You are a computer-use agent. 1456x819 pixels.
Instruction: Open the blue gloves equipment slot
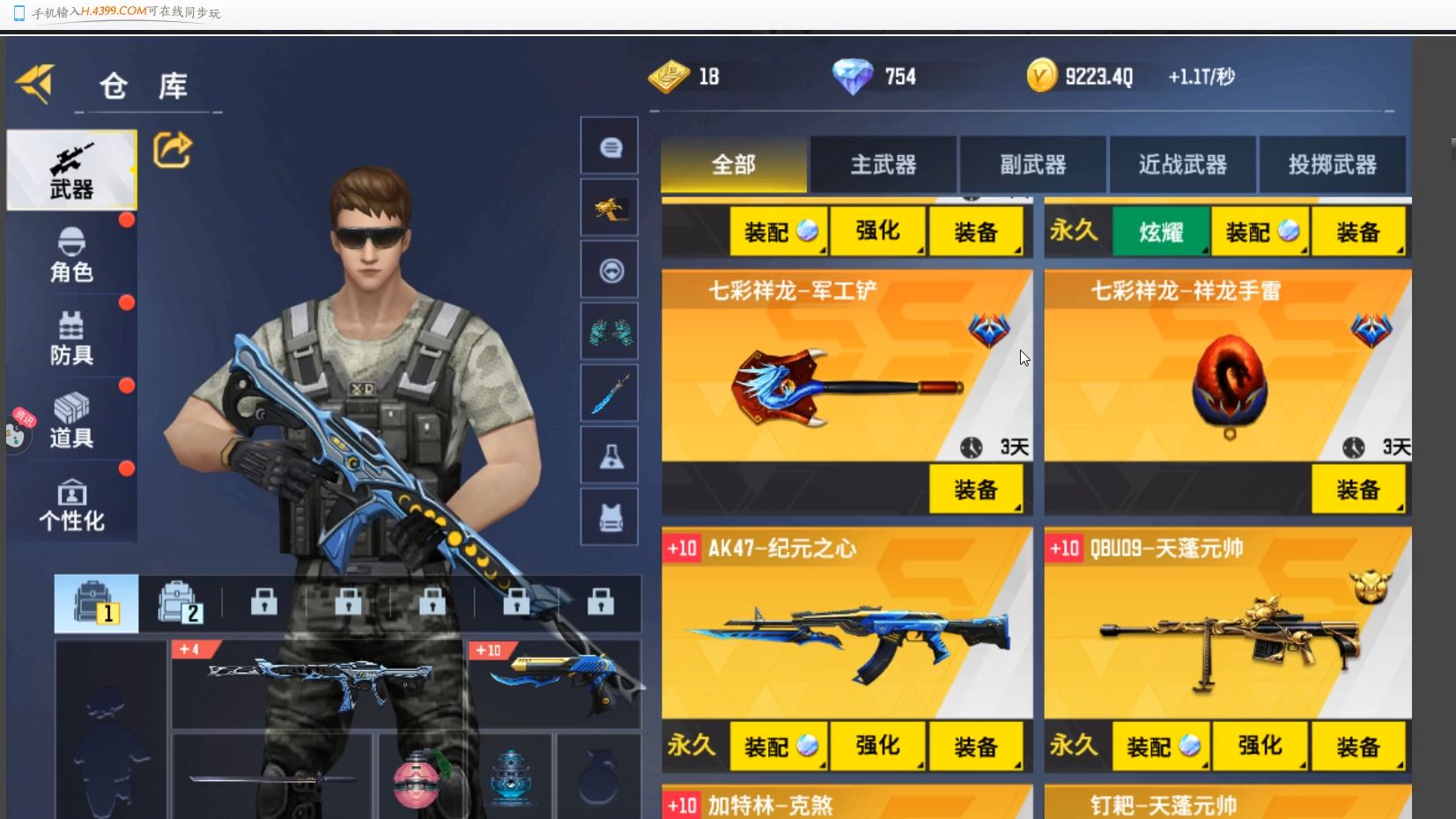pos(610,331)
